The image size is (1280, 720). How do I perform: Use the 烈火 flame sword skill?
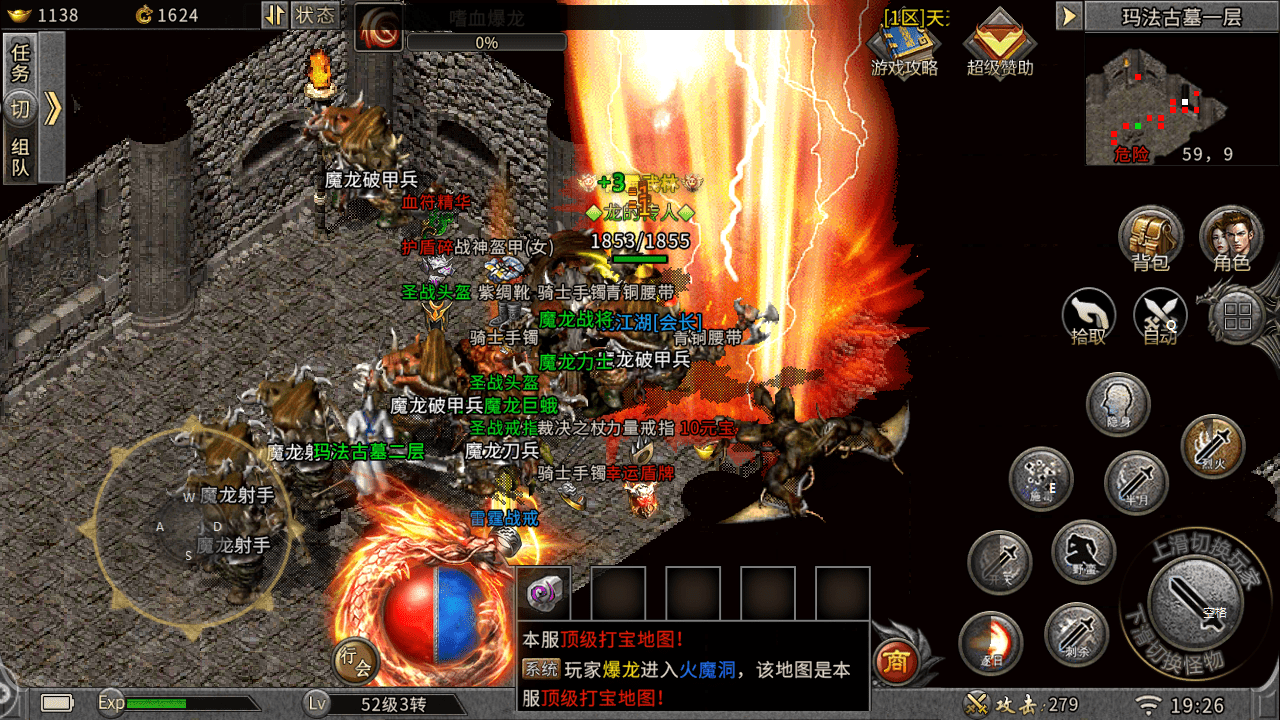point(1212,446)
